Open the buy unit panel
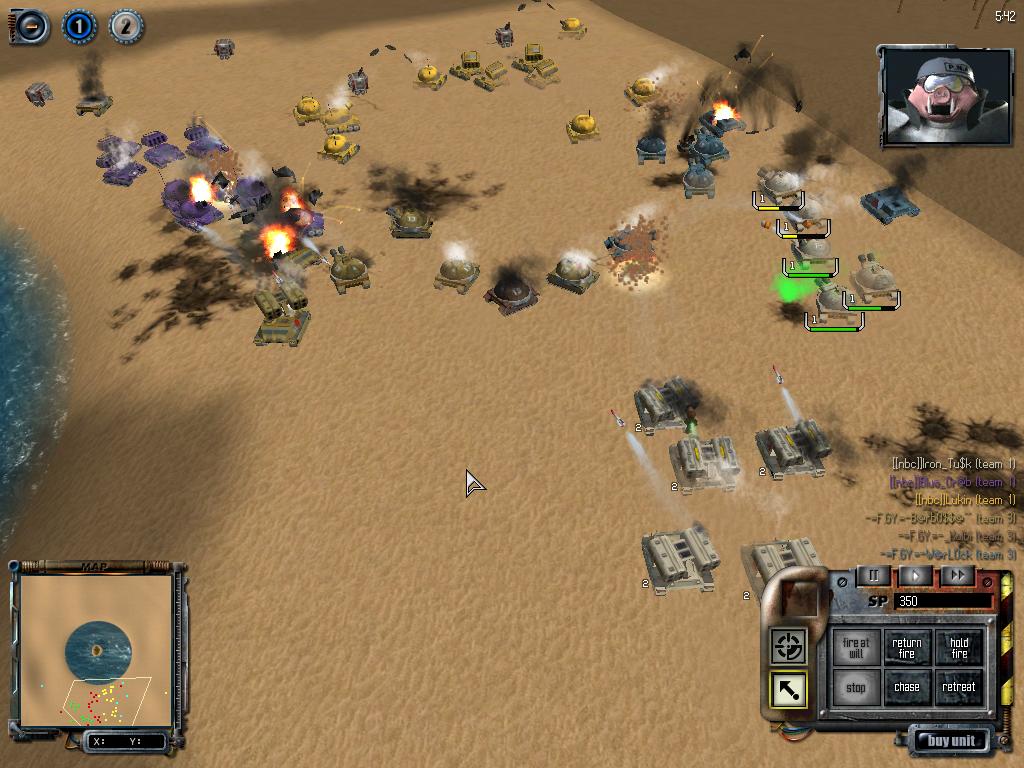 click(950, 741)
